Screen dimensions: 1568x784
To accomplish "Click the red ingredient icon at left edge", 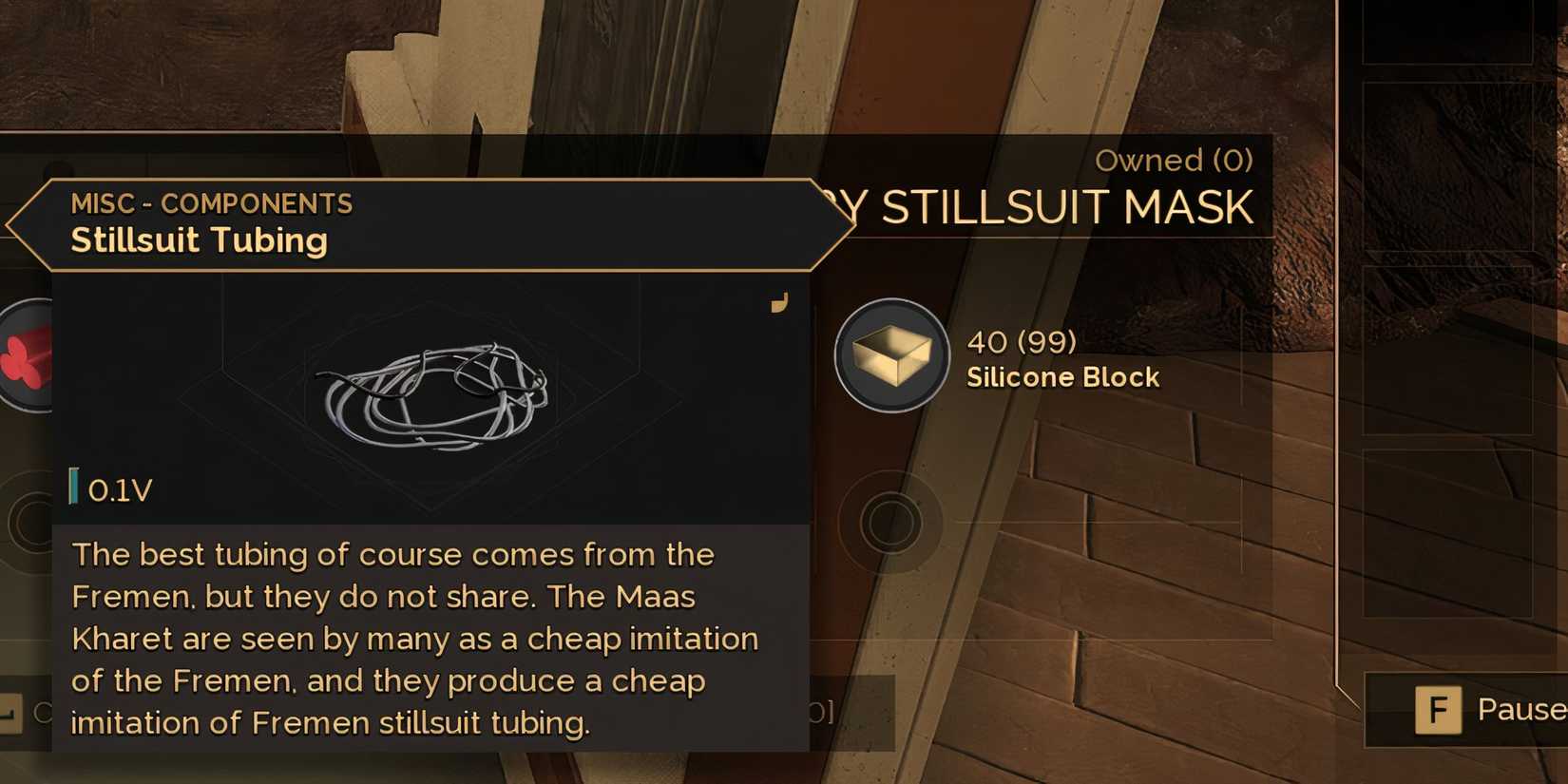I will (x=28, y=356).
